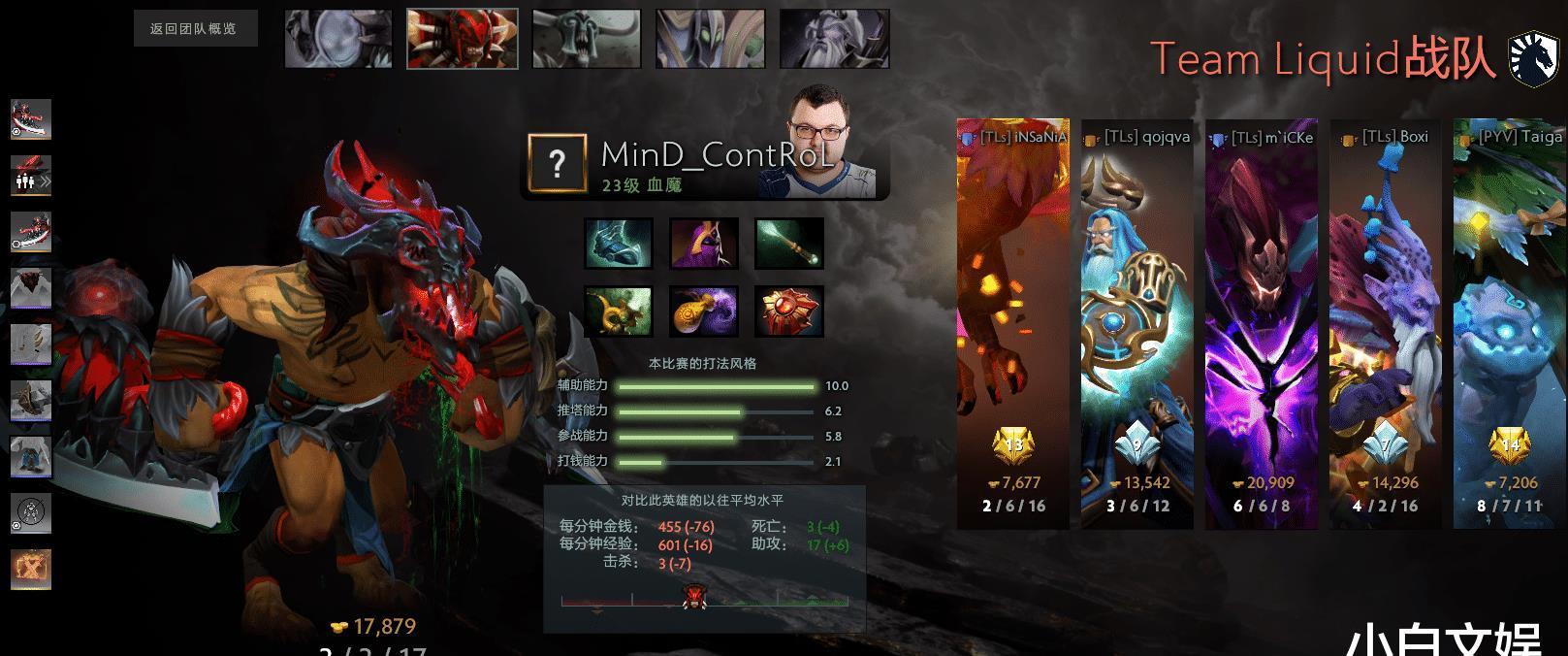Click the question mark box beside MinD_ContRoL

(x=557, y=163)
